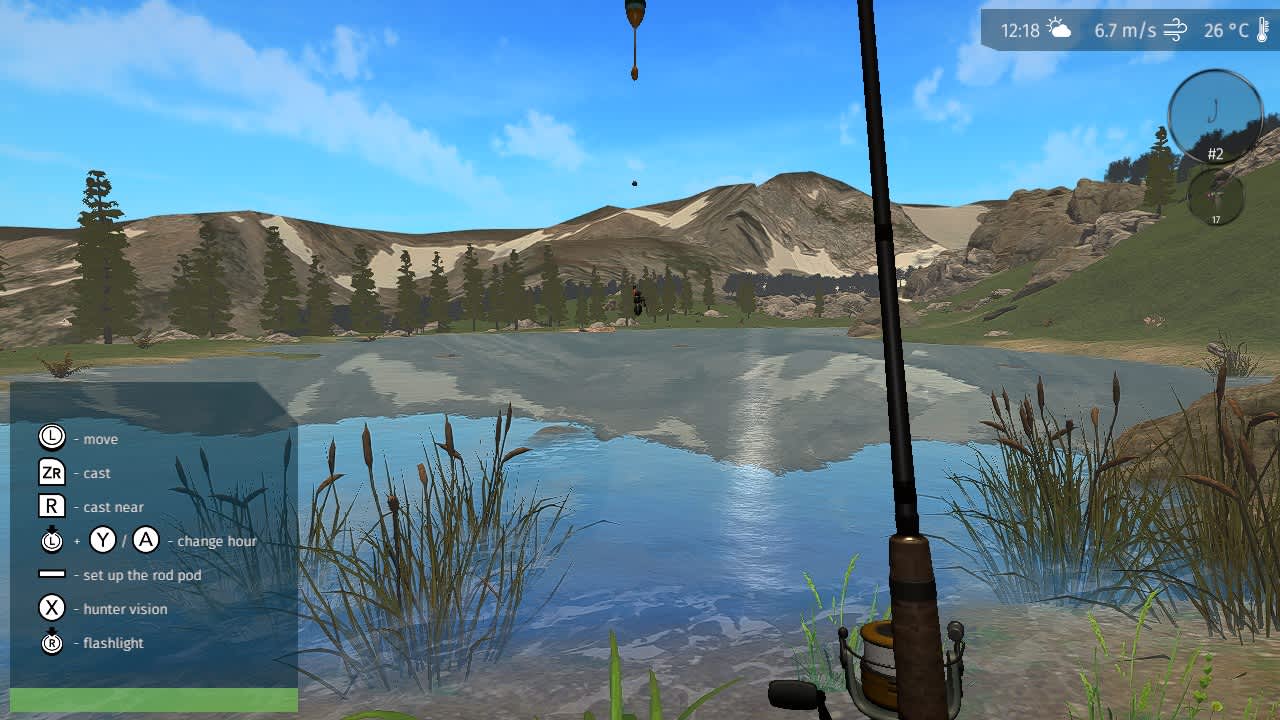The height and width of the screenshot is (720, 1280).
Task: Toggle the rod pod setup icon
Action: point(50,575)
